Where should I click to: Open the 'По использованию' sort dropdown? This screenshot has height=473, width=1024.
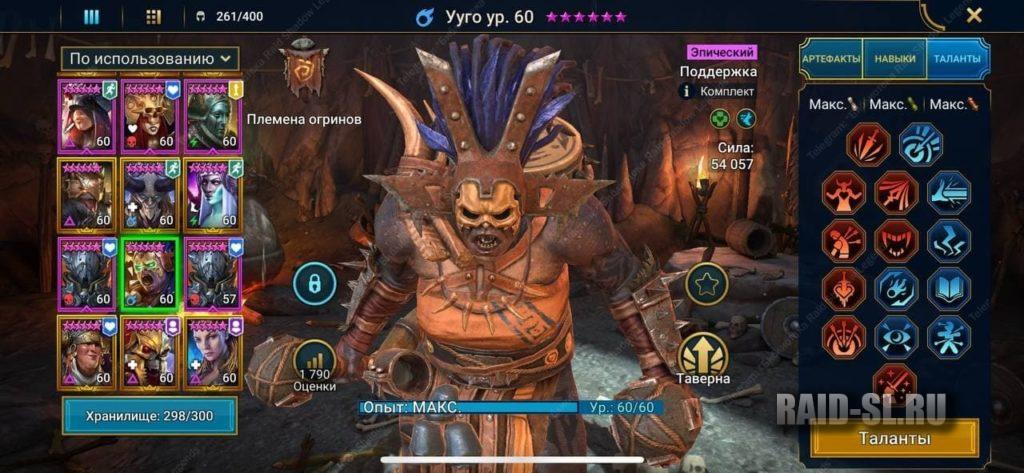[x=150, y=60]
